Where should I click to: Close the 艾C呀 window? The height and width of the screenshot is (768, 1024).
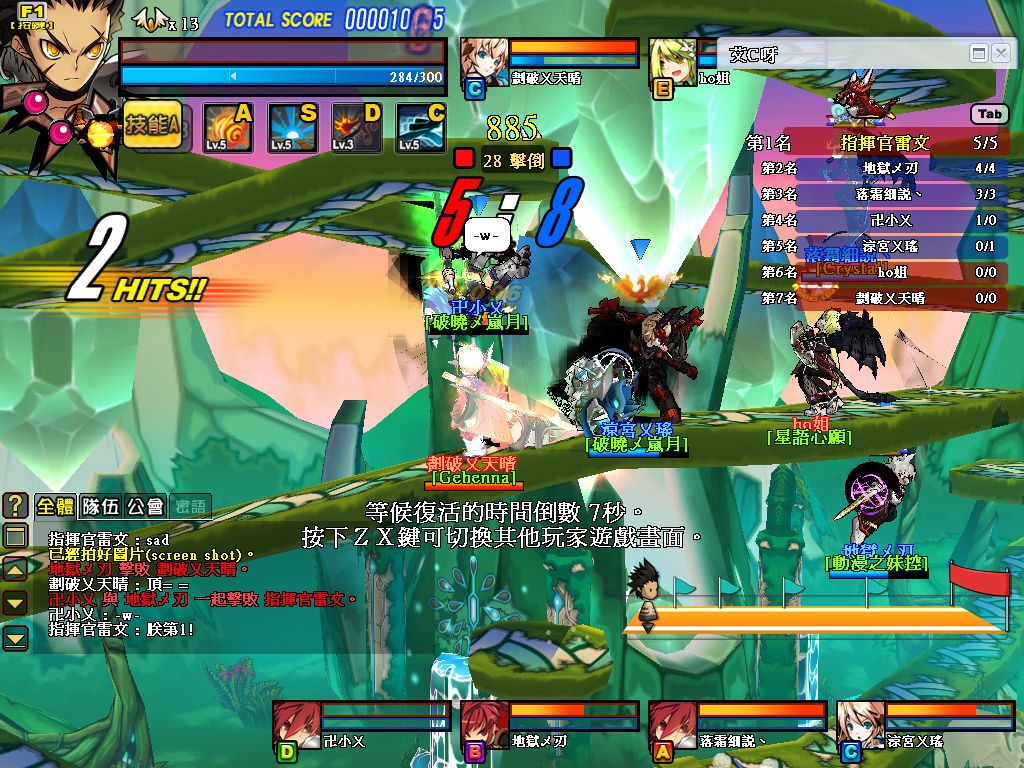(x=1000, y=53)
